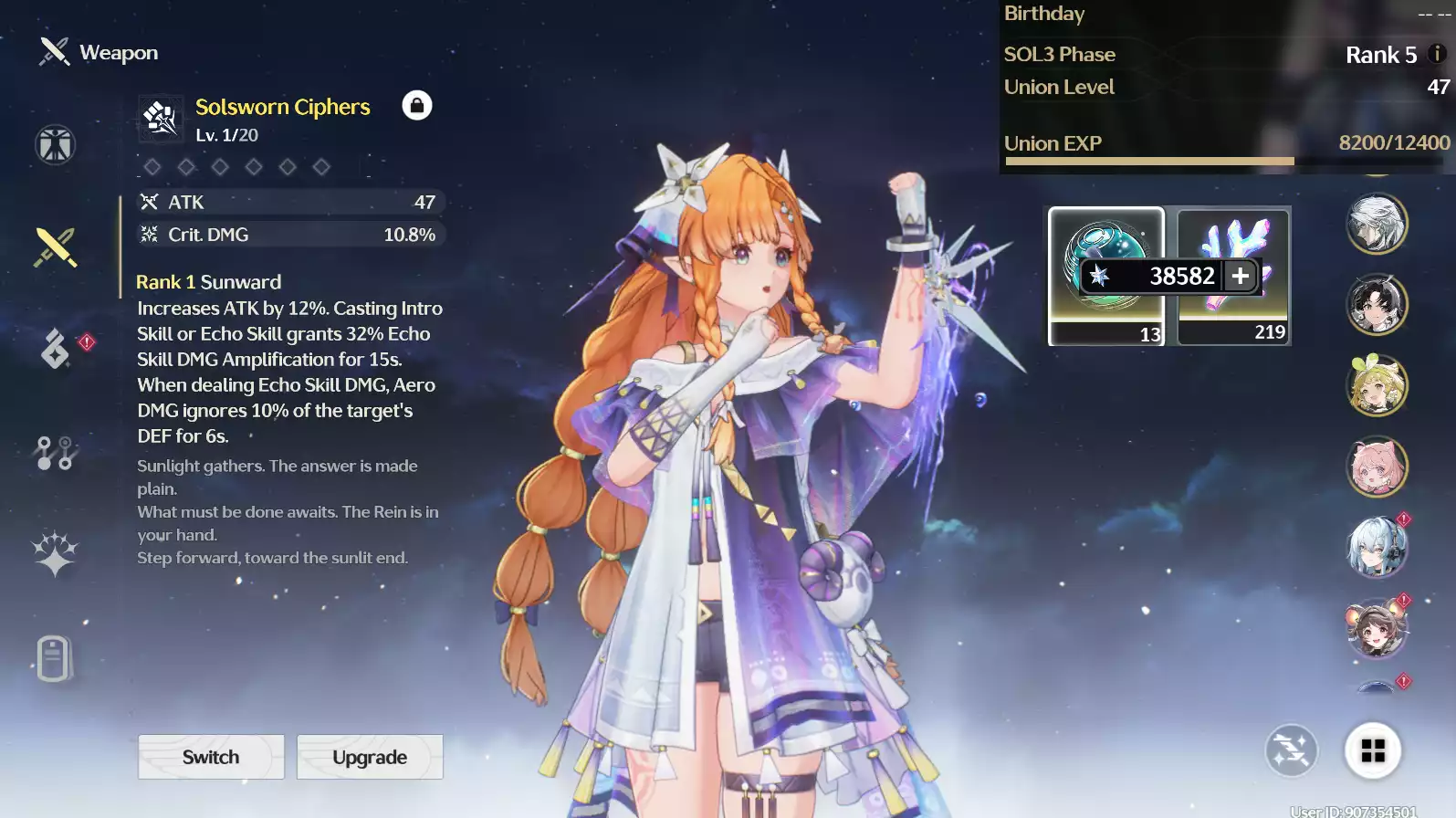Show SOL3 Phase info details

pyautogui.click(x=1437, y=54)
